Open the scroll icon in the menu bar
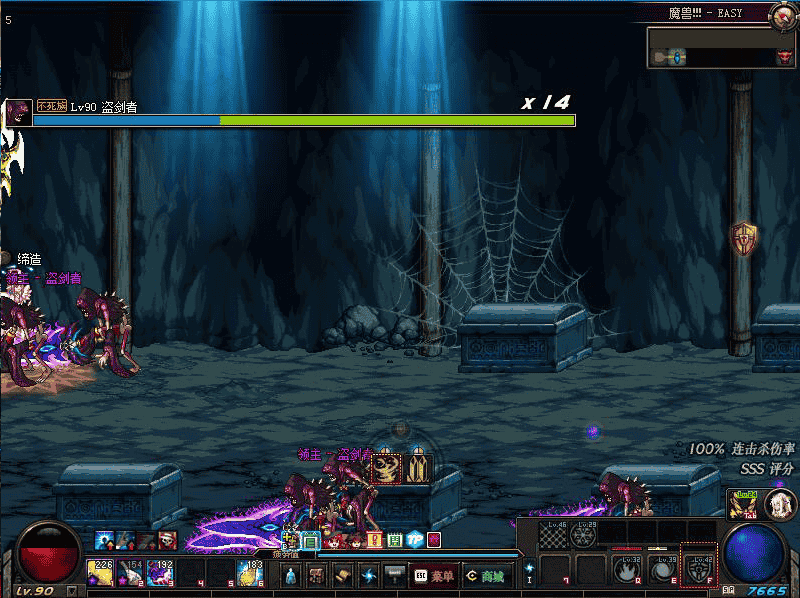Screen dimensions: 800x598 pos(342,575)
